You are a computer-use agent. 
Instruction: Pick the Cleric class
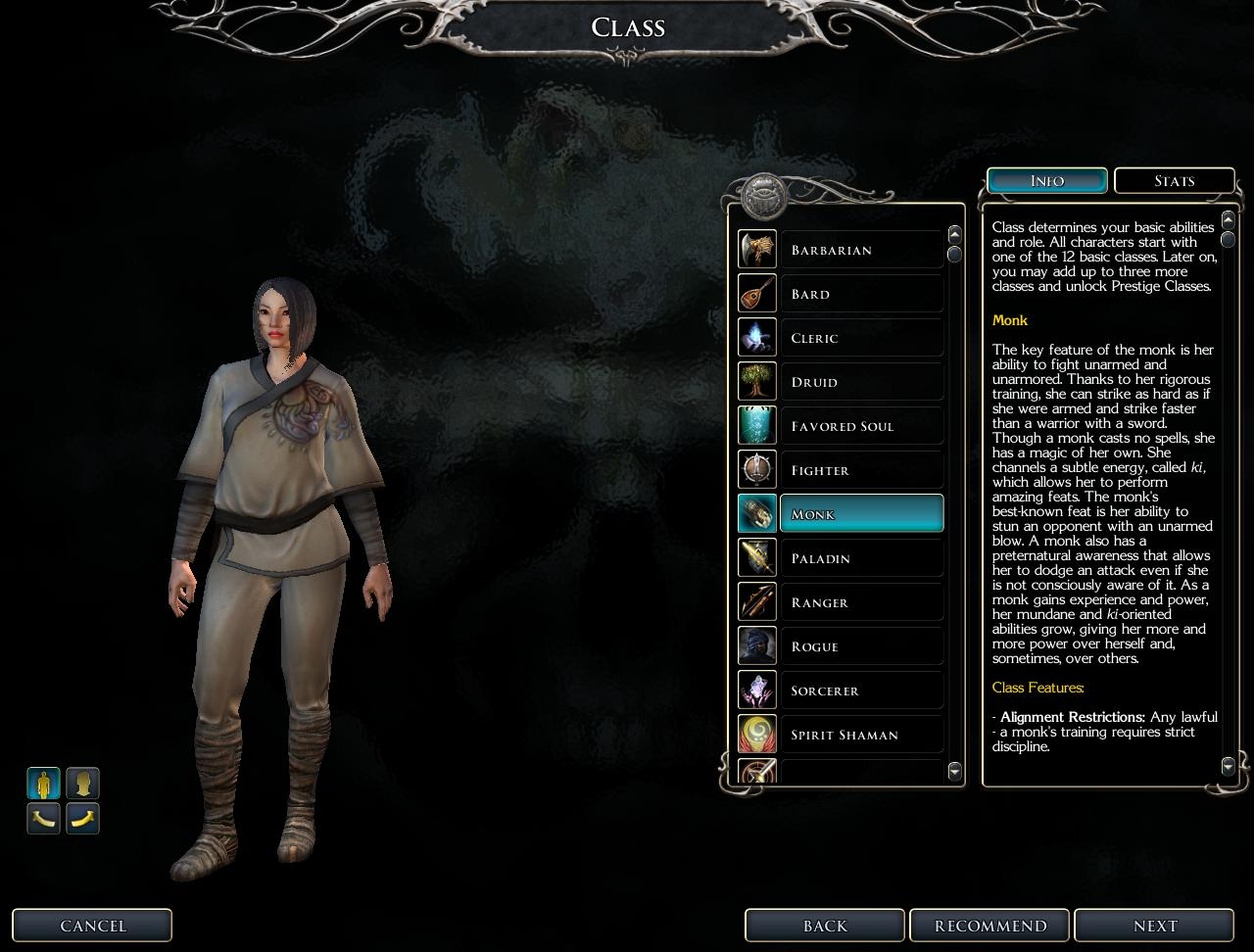[861, 338]
